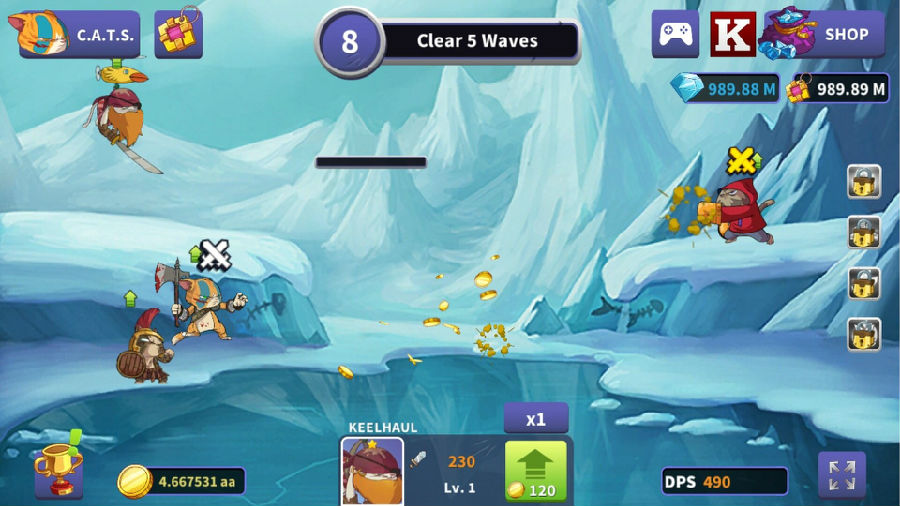This screenshot has width=900, height=506.
Task: Open the C.A.T.S. menu
Action: pyautogui.click(x=80, y=35)
